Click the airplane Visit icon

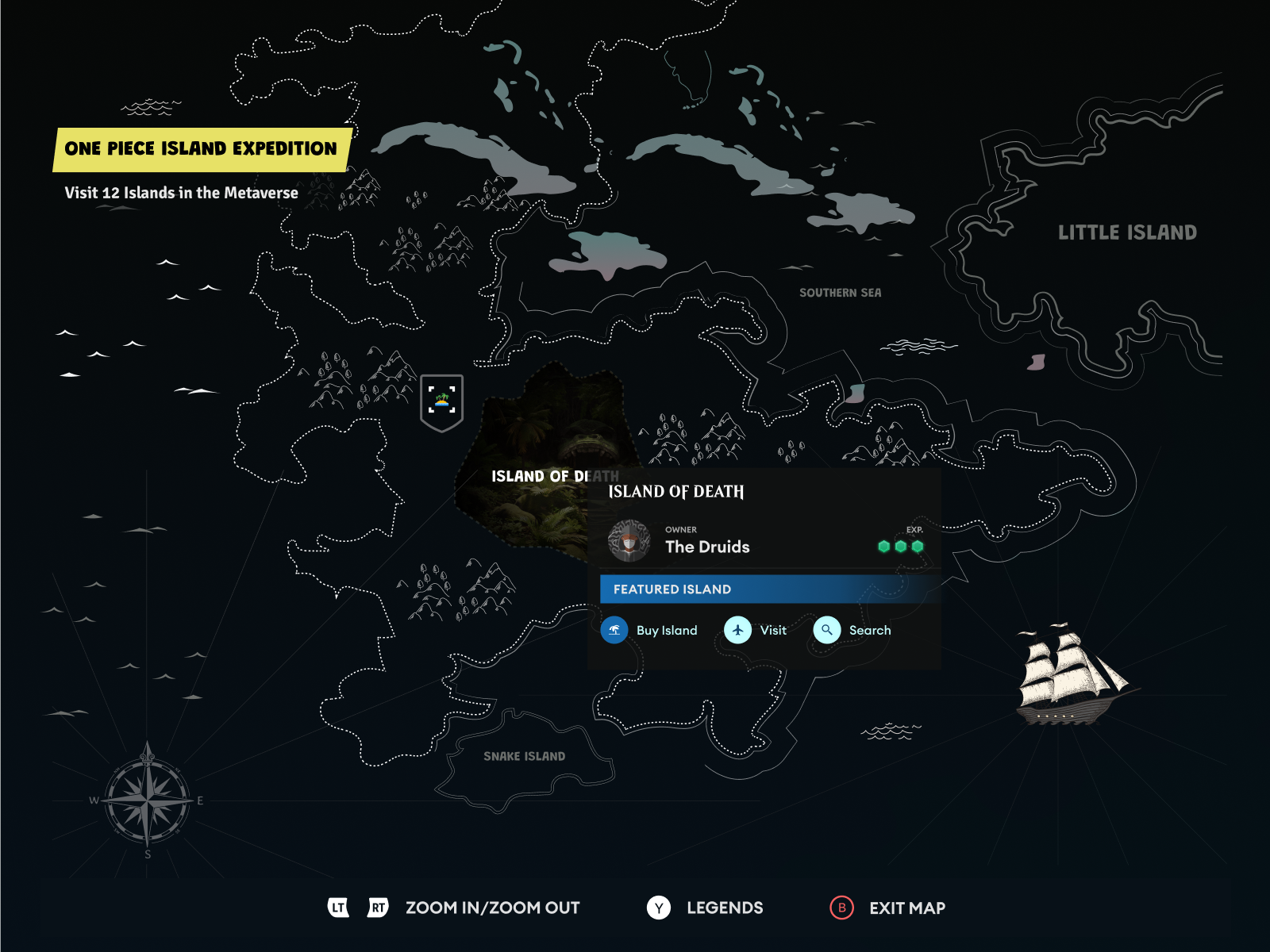pyautogui.click(x=740, y=630)
